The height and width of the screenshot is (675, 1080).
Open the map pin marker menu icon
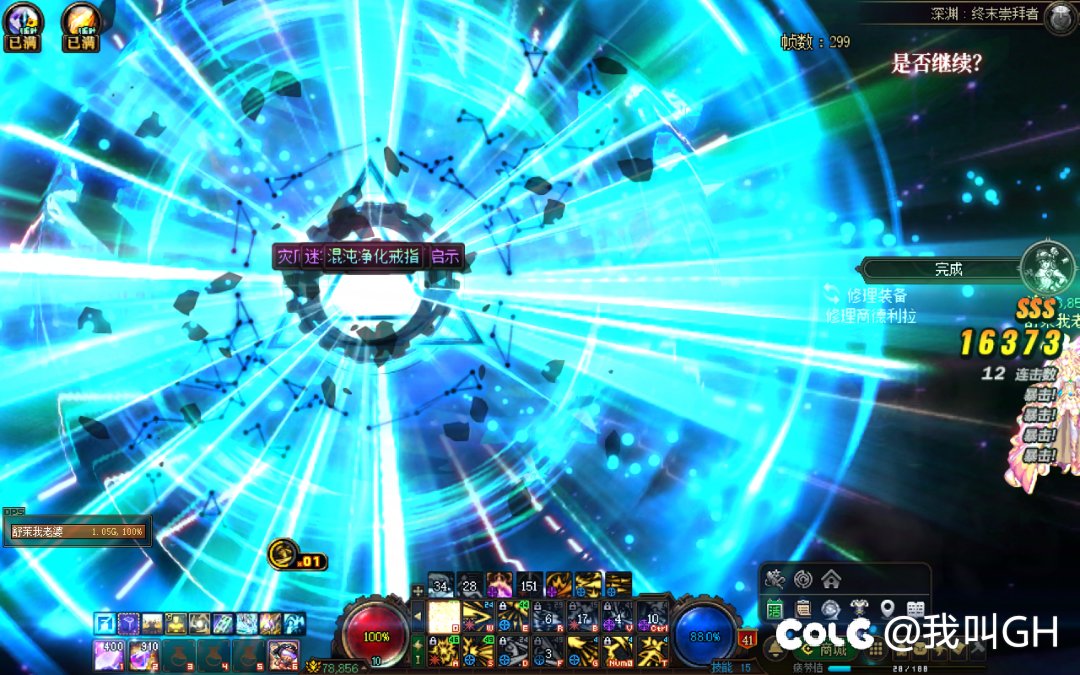[887, 608]
